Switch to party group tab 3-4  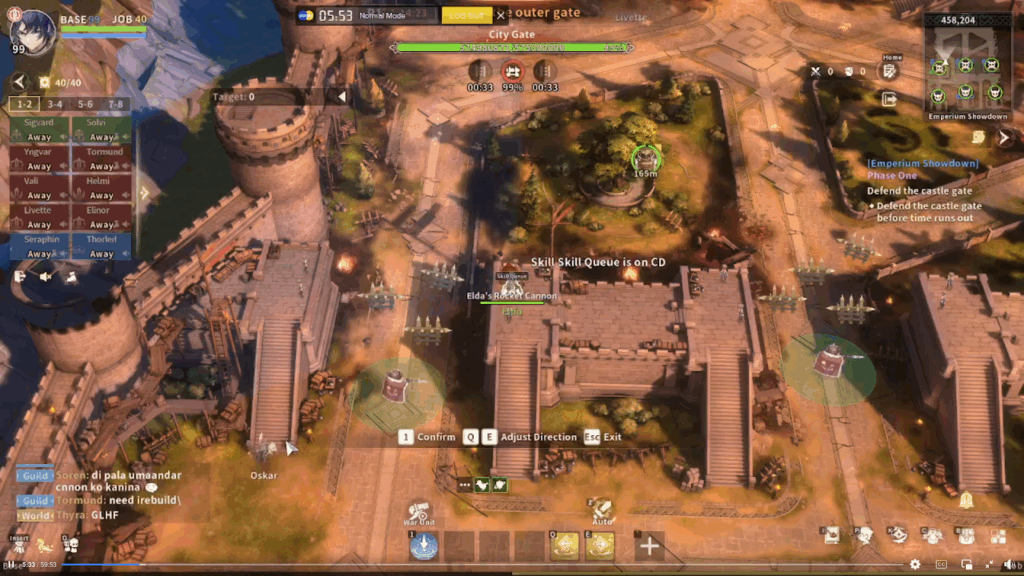[55, 104]
